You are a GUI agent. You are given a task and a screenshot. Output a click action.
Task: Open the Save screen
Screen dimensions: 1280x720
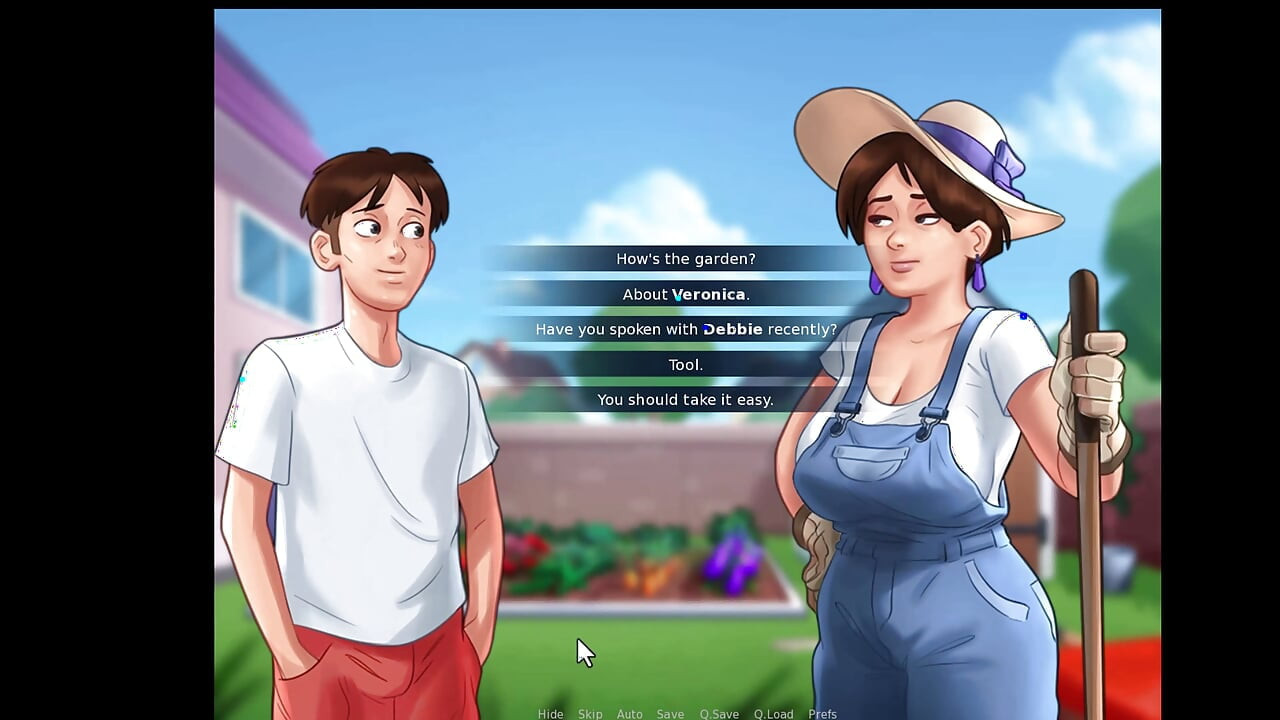670,714
